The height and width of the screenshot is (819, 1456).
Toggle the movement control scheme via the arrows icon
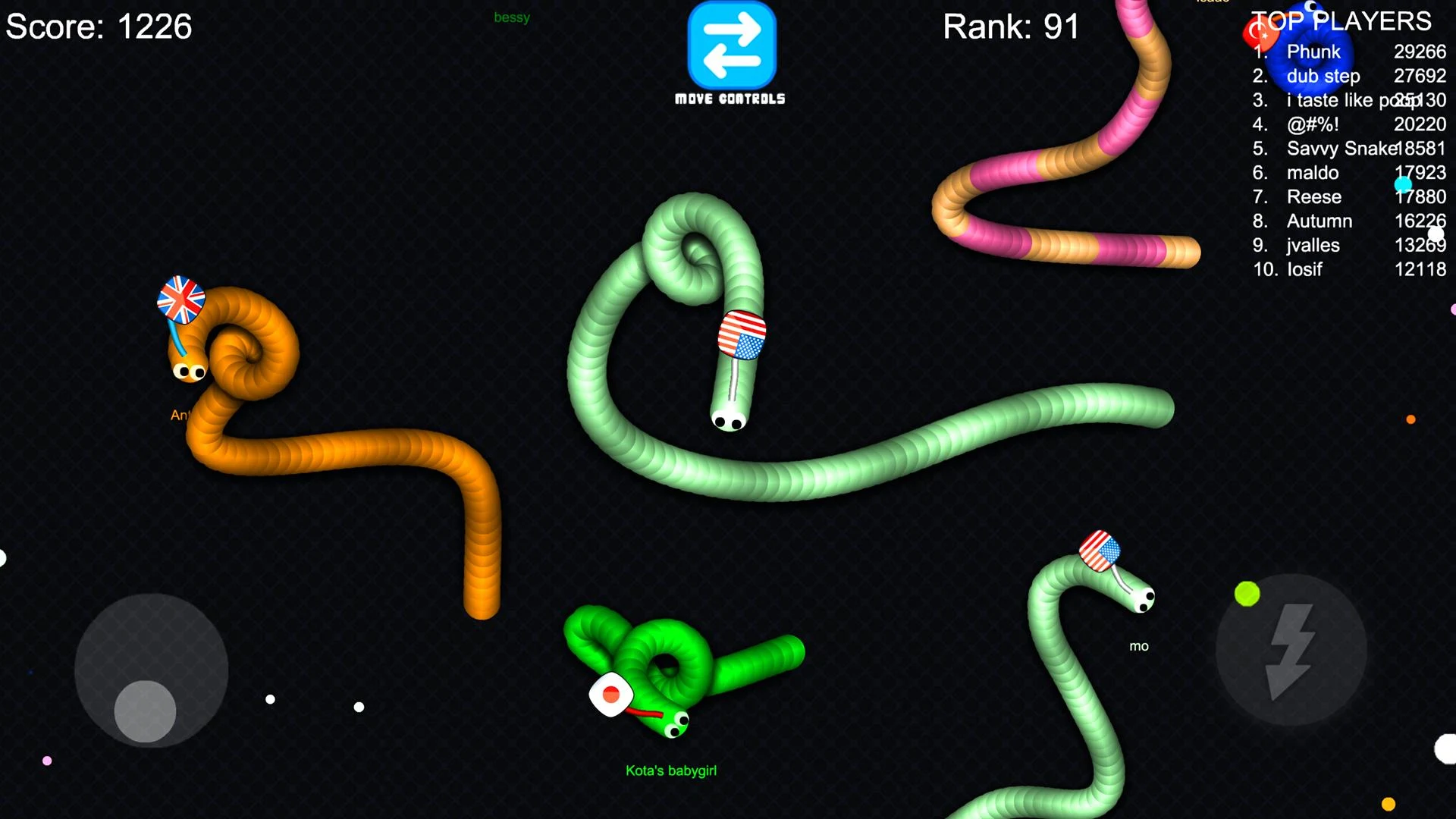[x=730, y=47]
